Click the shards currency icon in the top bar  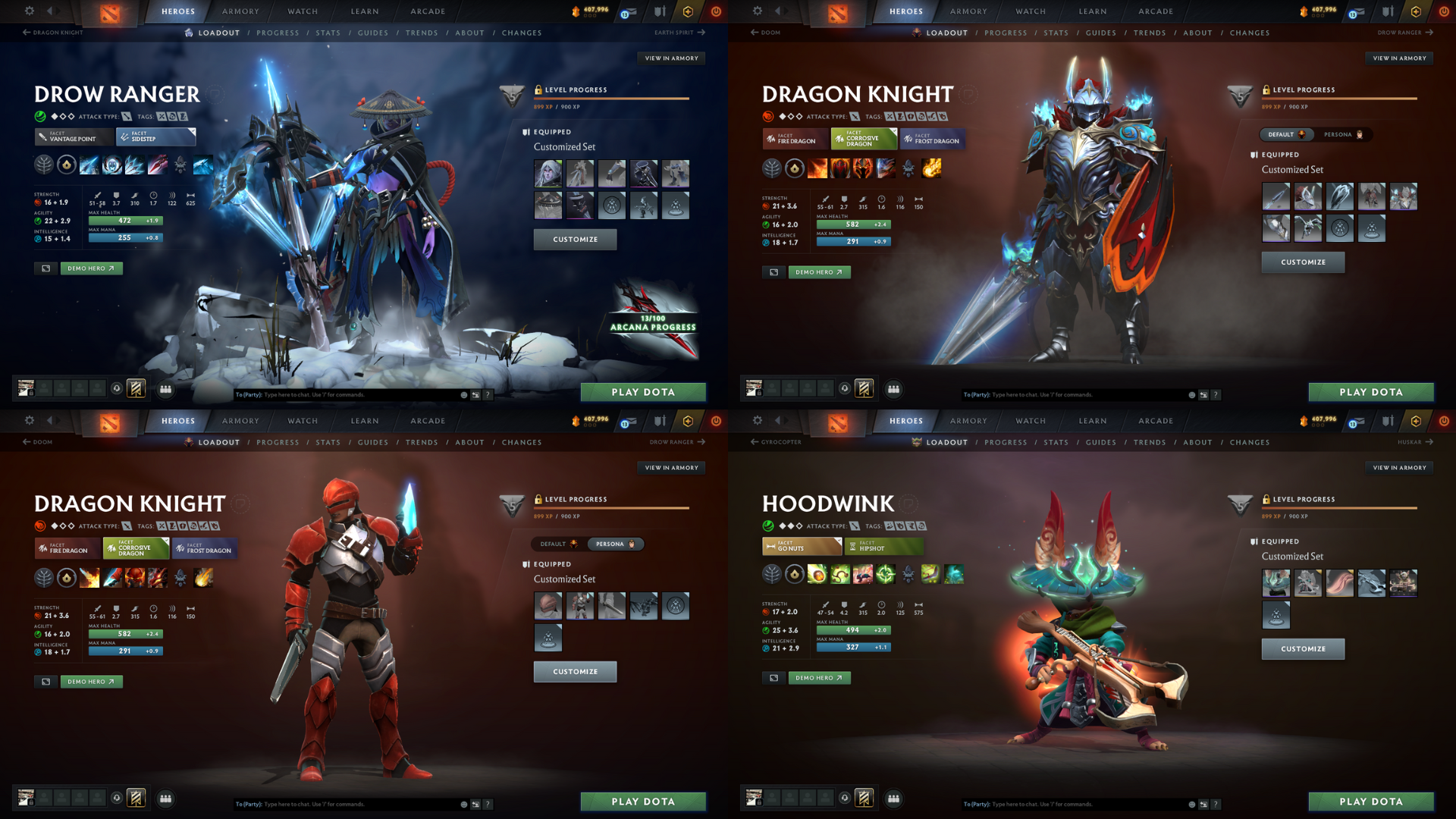575,11
